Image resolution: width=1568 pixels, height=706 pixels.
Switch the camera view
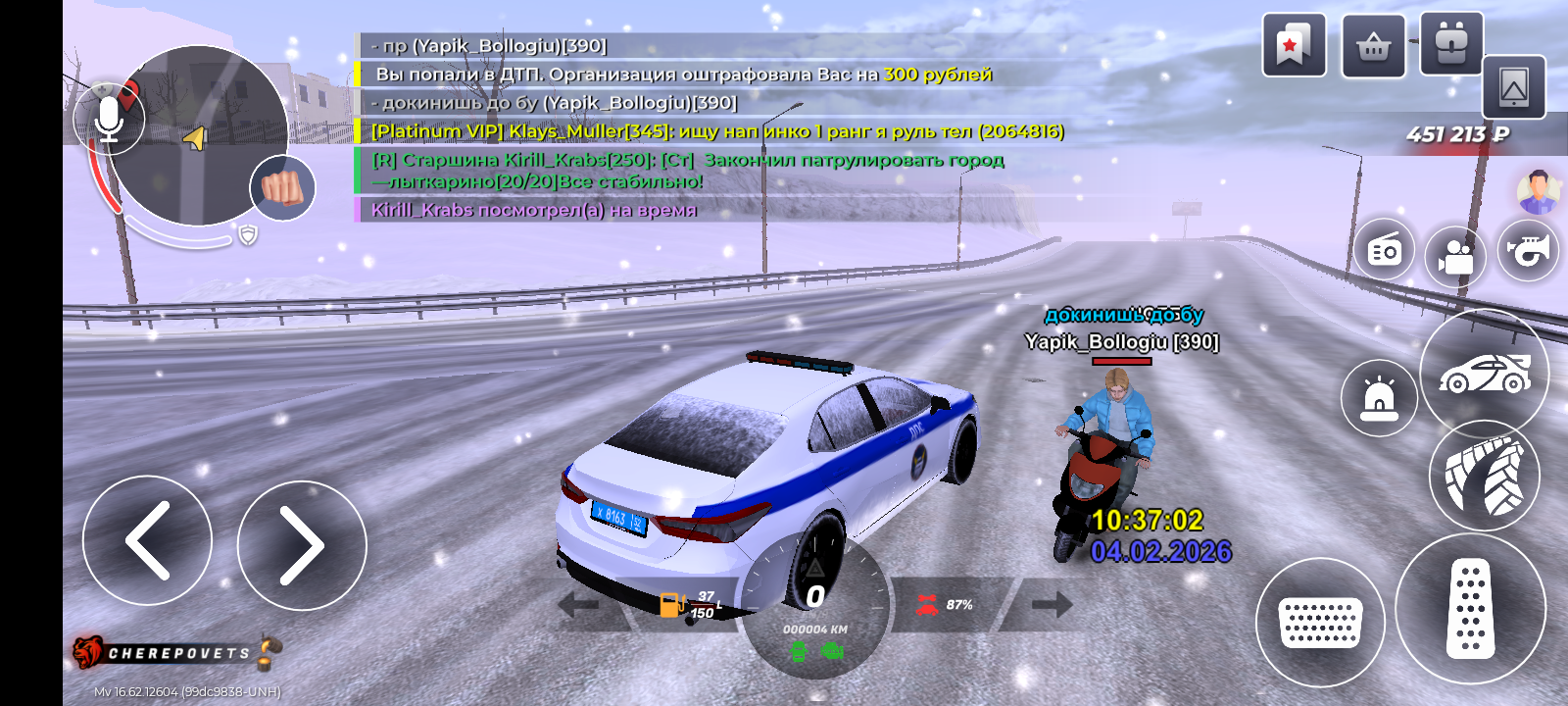1455,257
